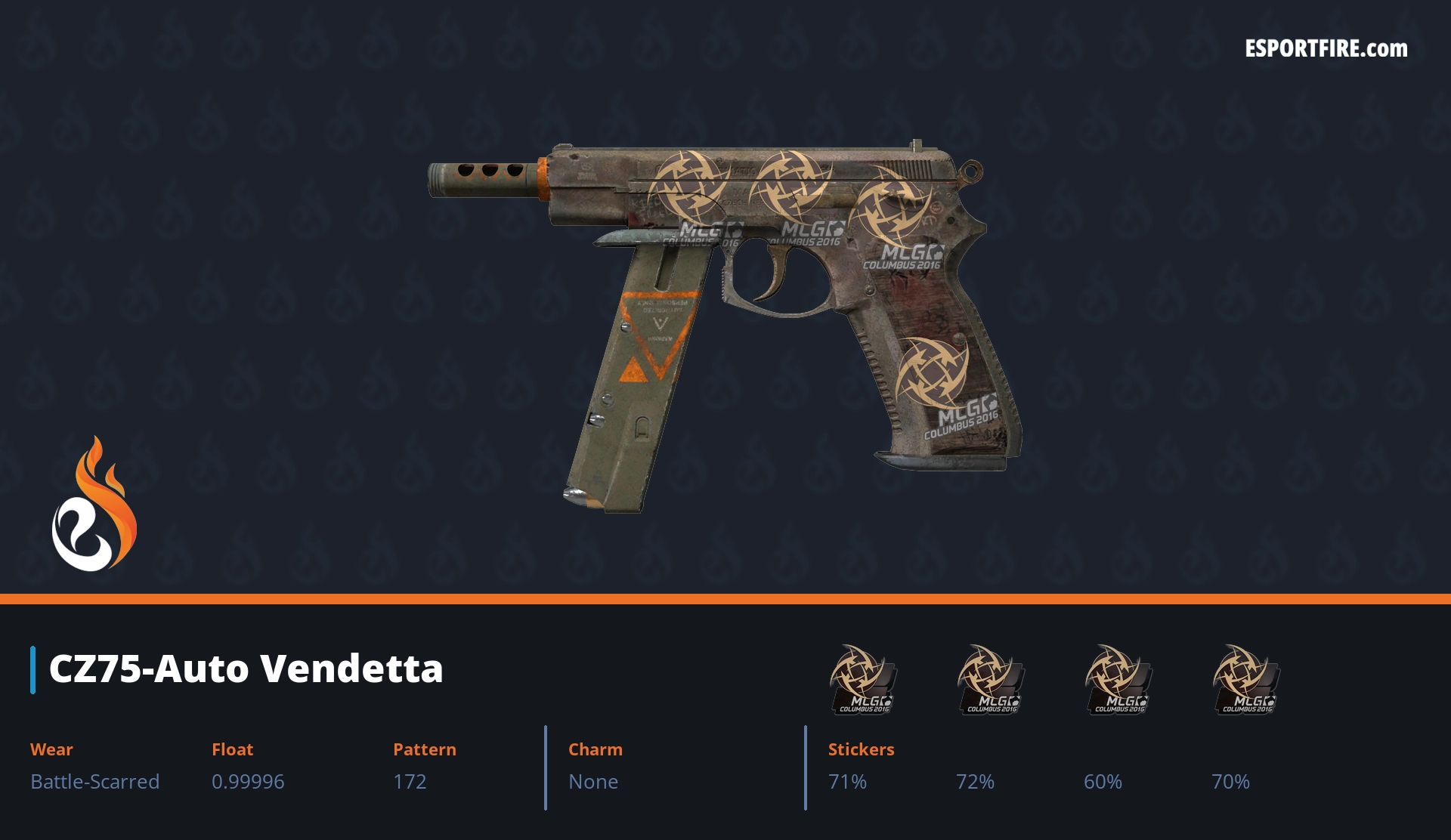Image resolution: width=1451 pixels, height=840 pixels.
Task: Choose the sticker thumbnail above 72%
Action: [x=990, y=679]
